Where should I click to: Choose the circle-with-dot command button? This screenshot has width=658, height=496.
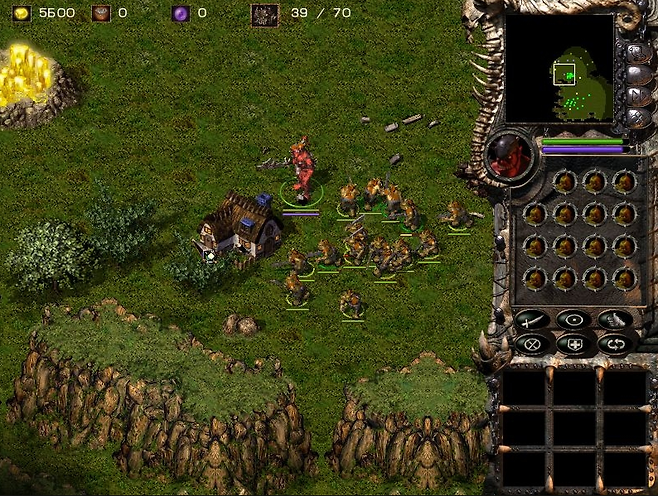pyautogui.click(x=573, y=320)
